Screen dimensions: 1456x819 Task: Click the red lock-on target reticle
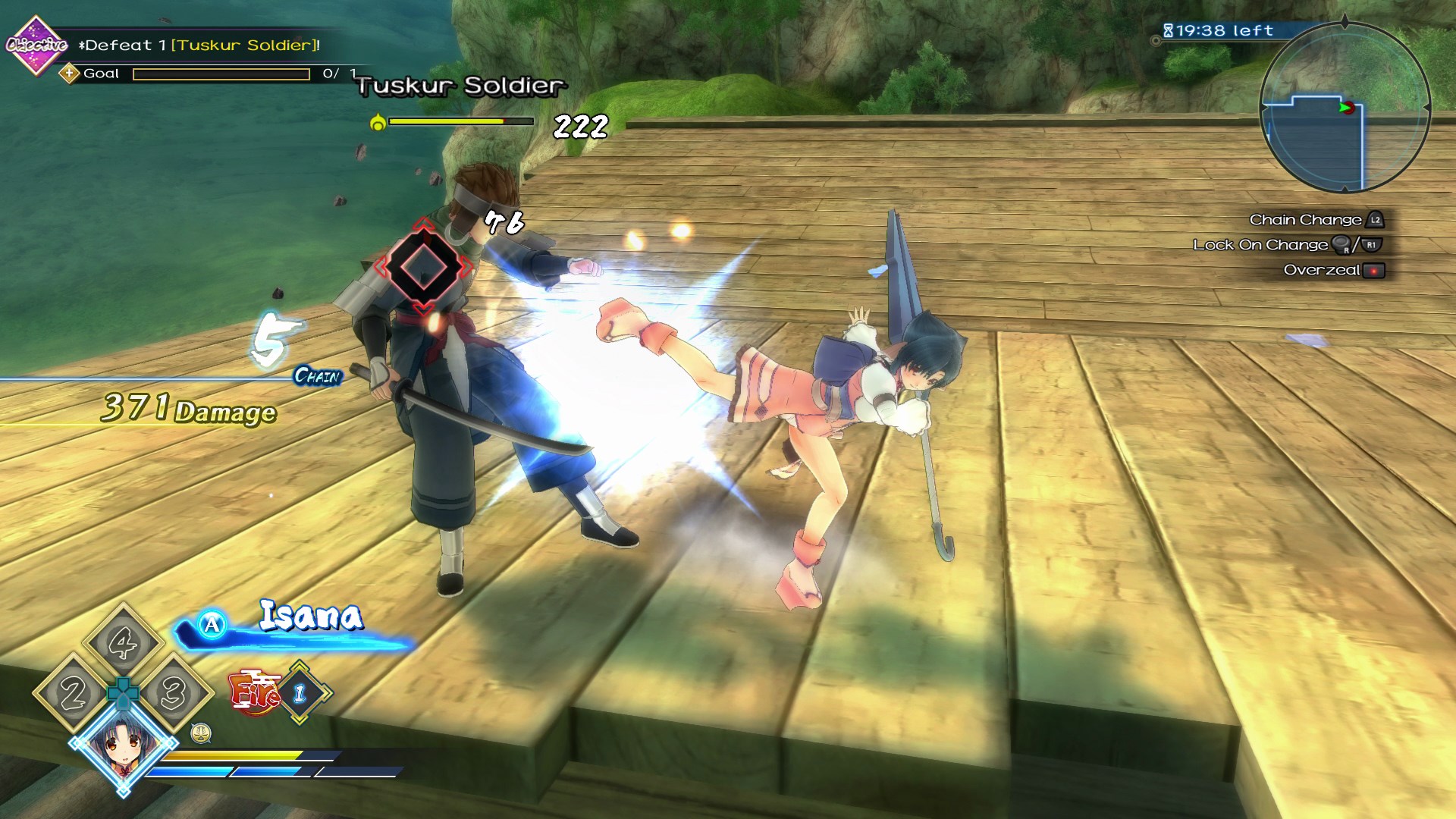(423, 266)
